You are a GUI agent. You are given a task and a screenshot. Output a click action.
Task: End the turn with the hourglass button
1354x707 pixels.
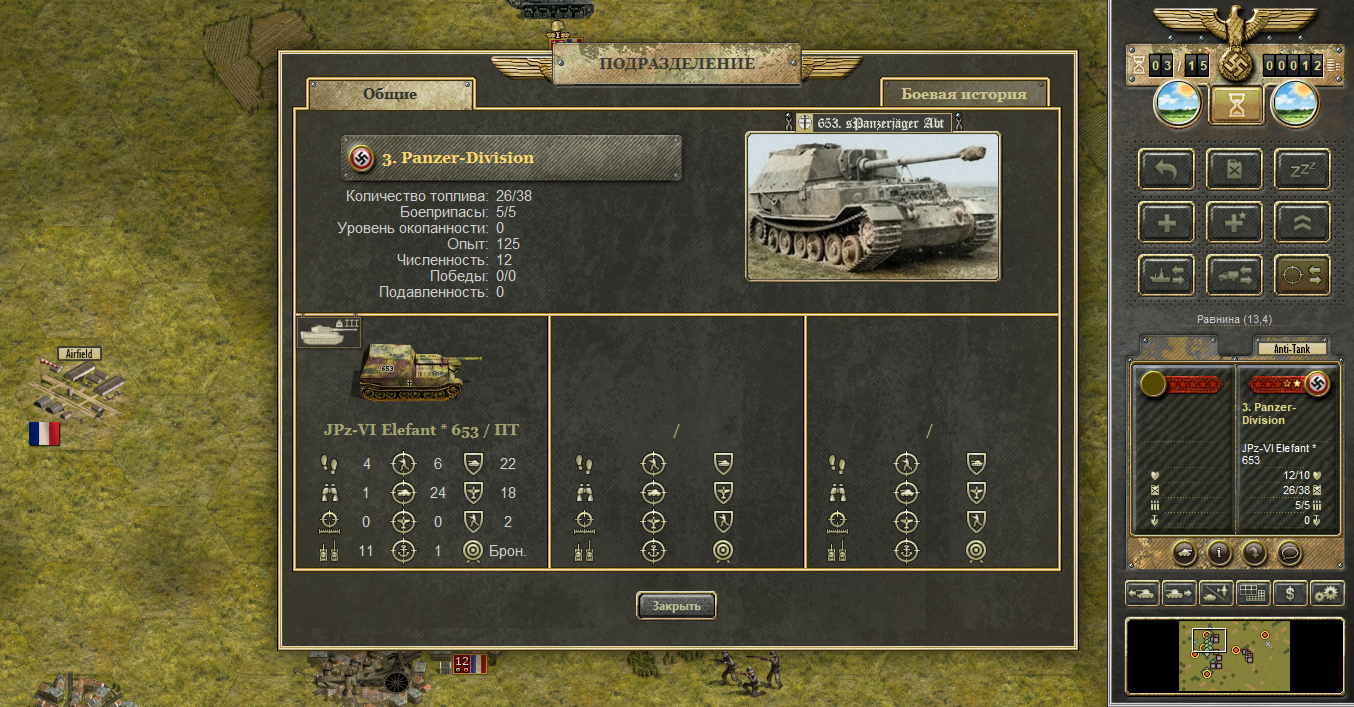coord(1234,104)
